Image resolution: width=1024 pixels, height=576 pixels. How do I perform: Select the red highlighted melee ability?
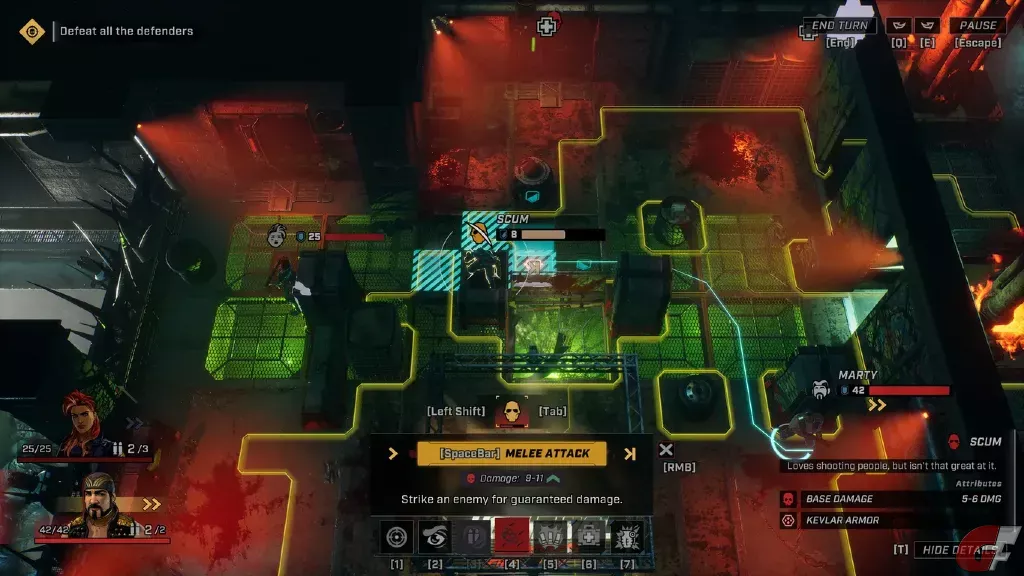pyautogui.click(x=511, y=538)
